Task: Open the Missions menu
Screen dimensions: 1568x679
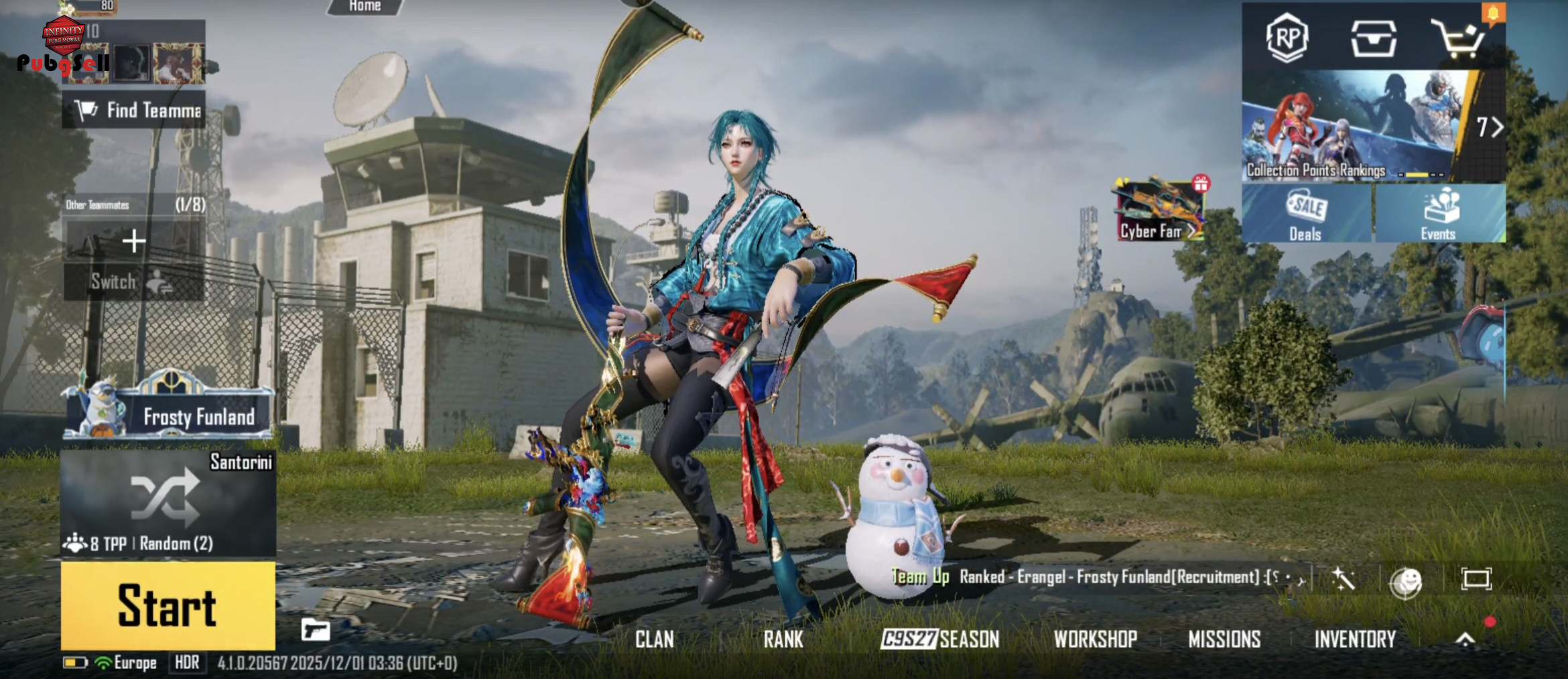Action: [x=1224, y=639]
